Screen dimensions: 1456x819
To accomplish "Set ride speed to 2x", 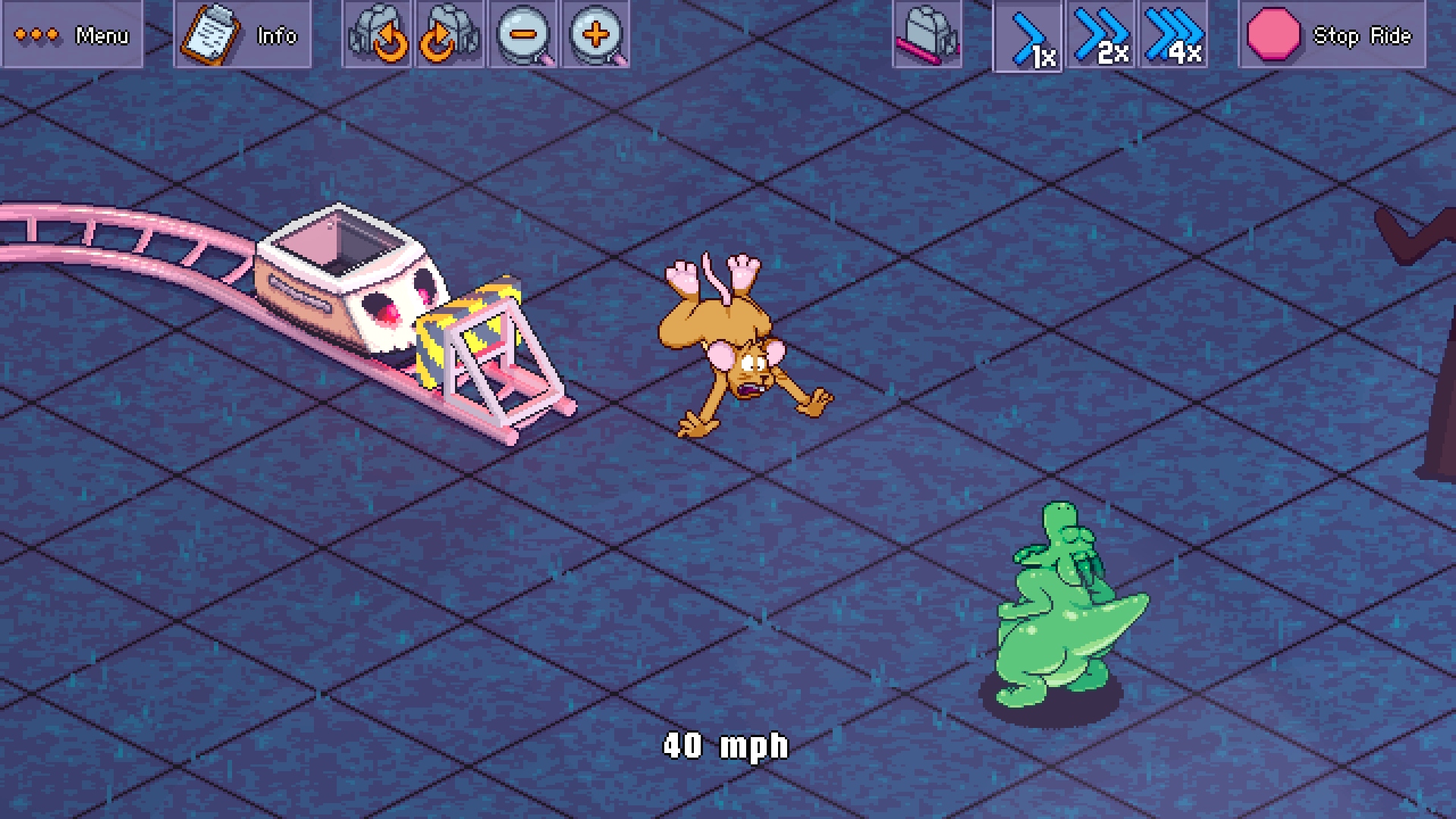I will pyautogui.click(x=1100, y=35).
